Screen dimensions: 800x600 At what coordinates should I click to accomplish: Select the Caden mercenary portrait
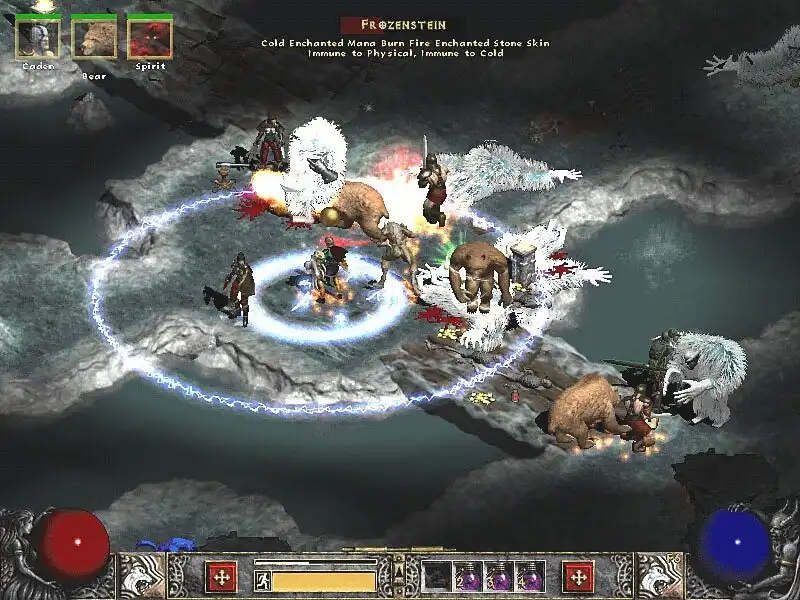coord(38,39)
